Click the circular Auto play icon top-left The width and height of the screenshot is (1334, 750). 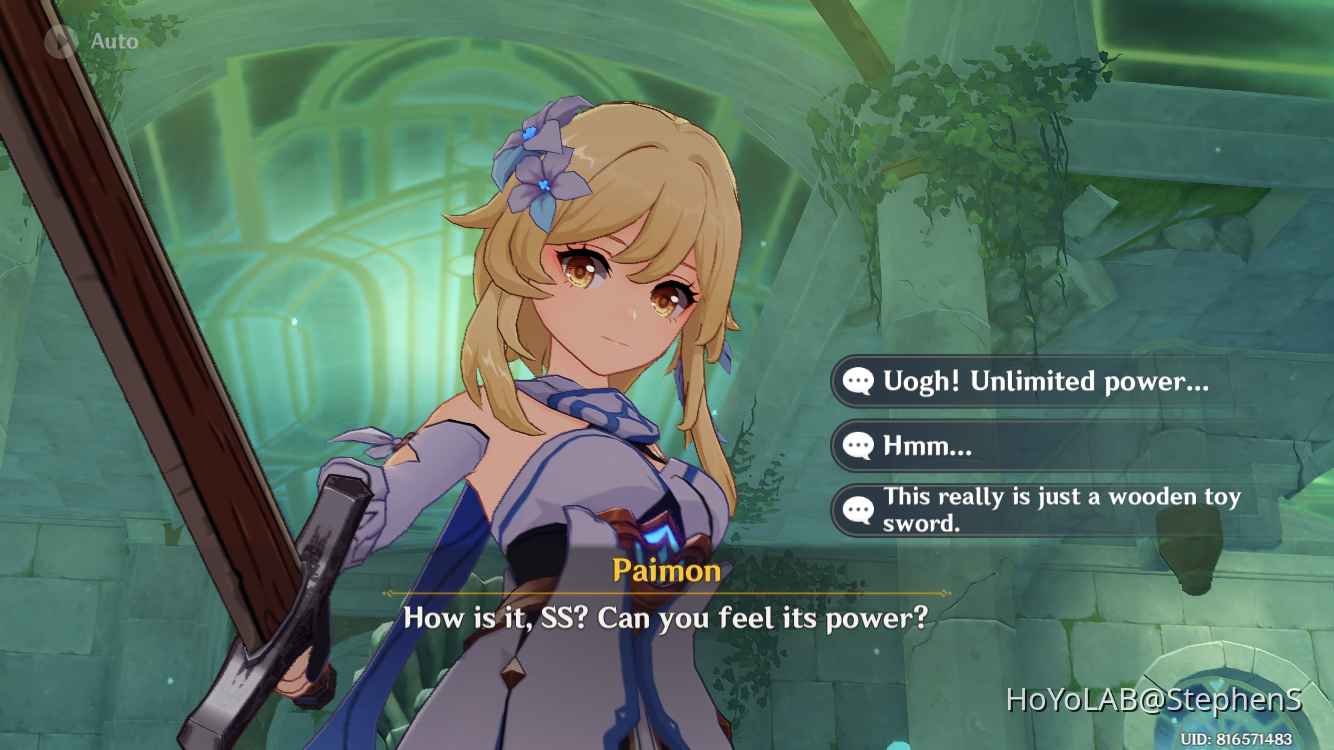click(x=63, y=41)
